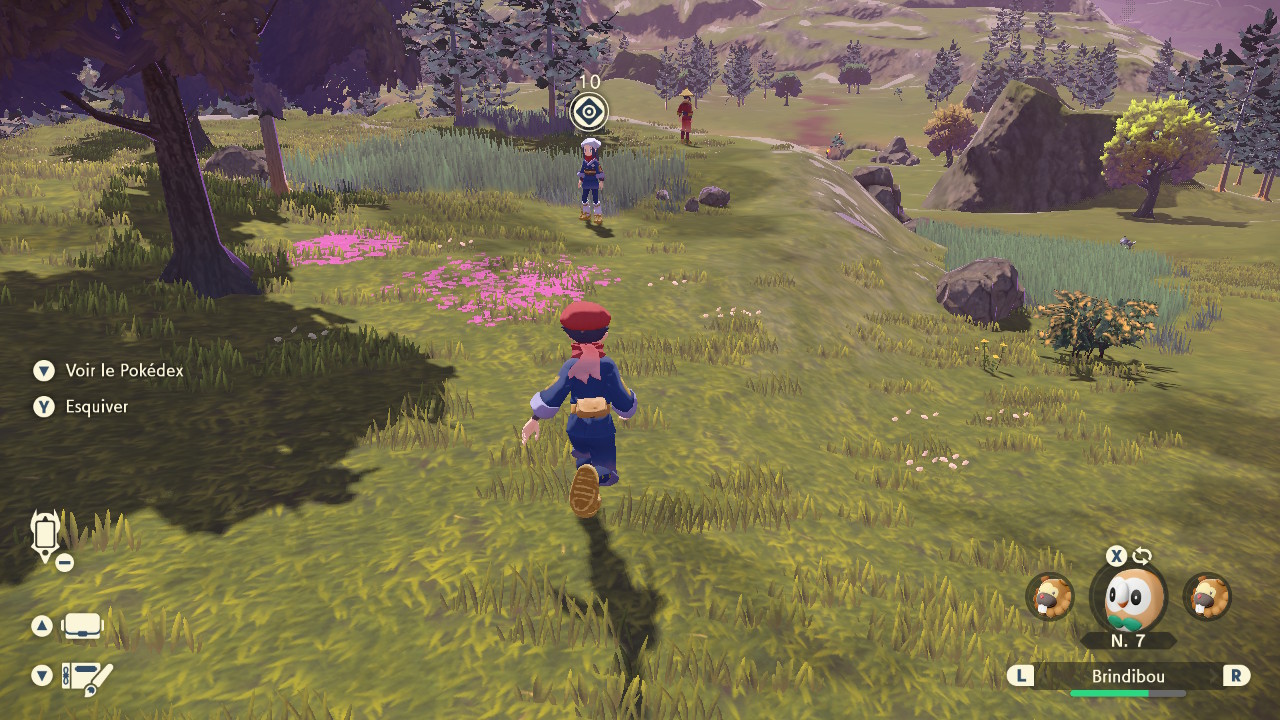1280x720 pixels.
Task: Select the Brindibou portrait in the party wheel
Action: tap(1135, 598)
